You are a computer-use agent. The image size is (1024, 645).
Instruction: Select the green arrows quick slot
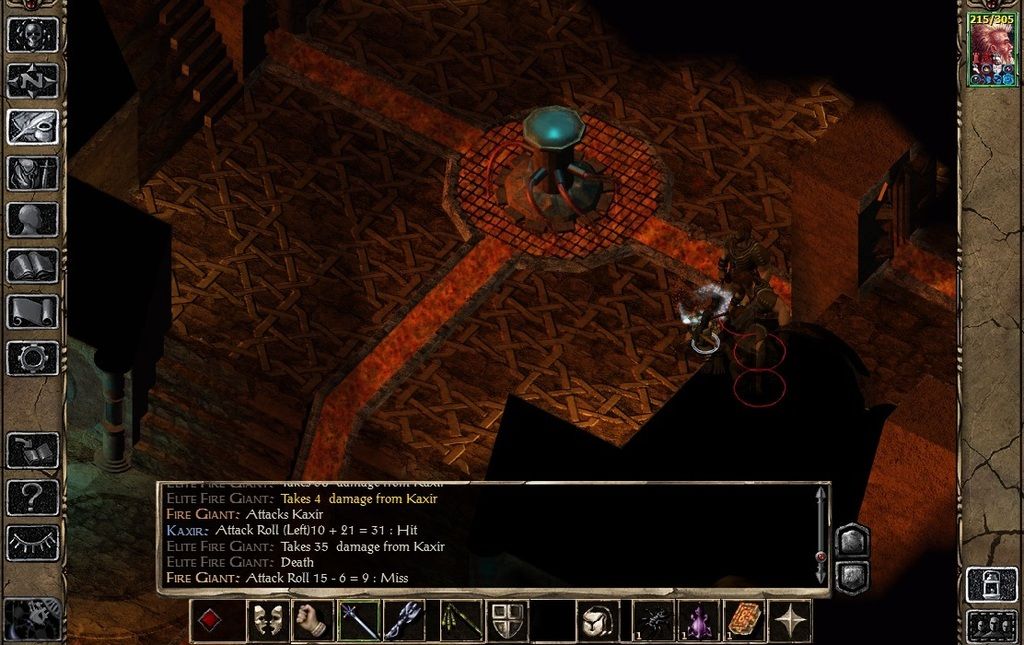click(461, 621)
